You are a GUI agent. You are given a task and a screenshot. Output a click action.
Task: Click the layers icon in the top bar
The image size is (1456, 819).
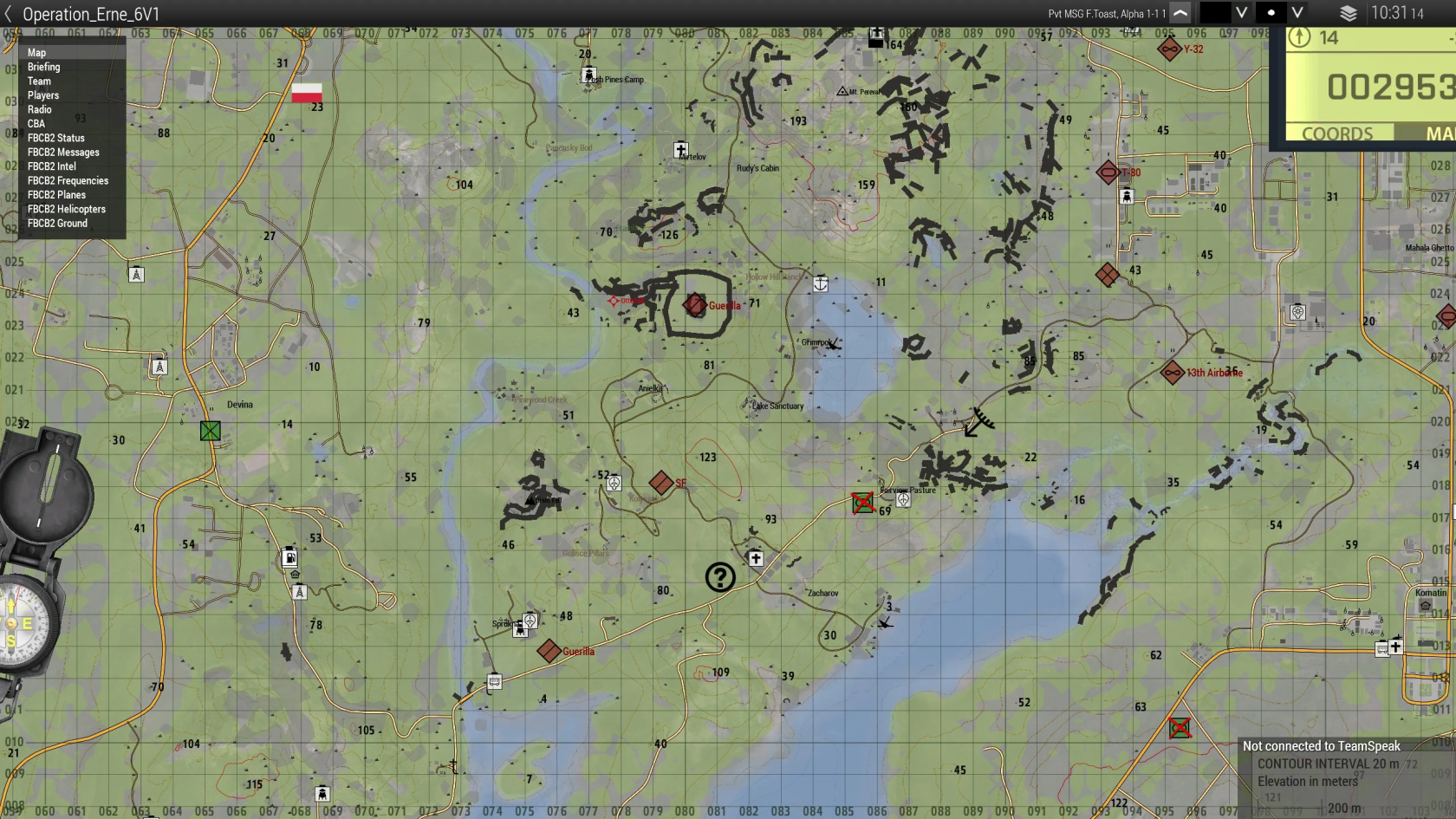[x=1347, y=13]
